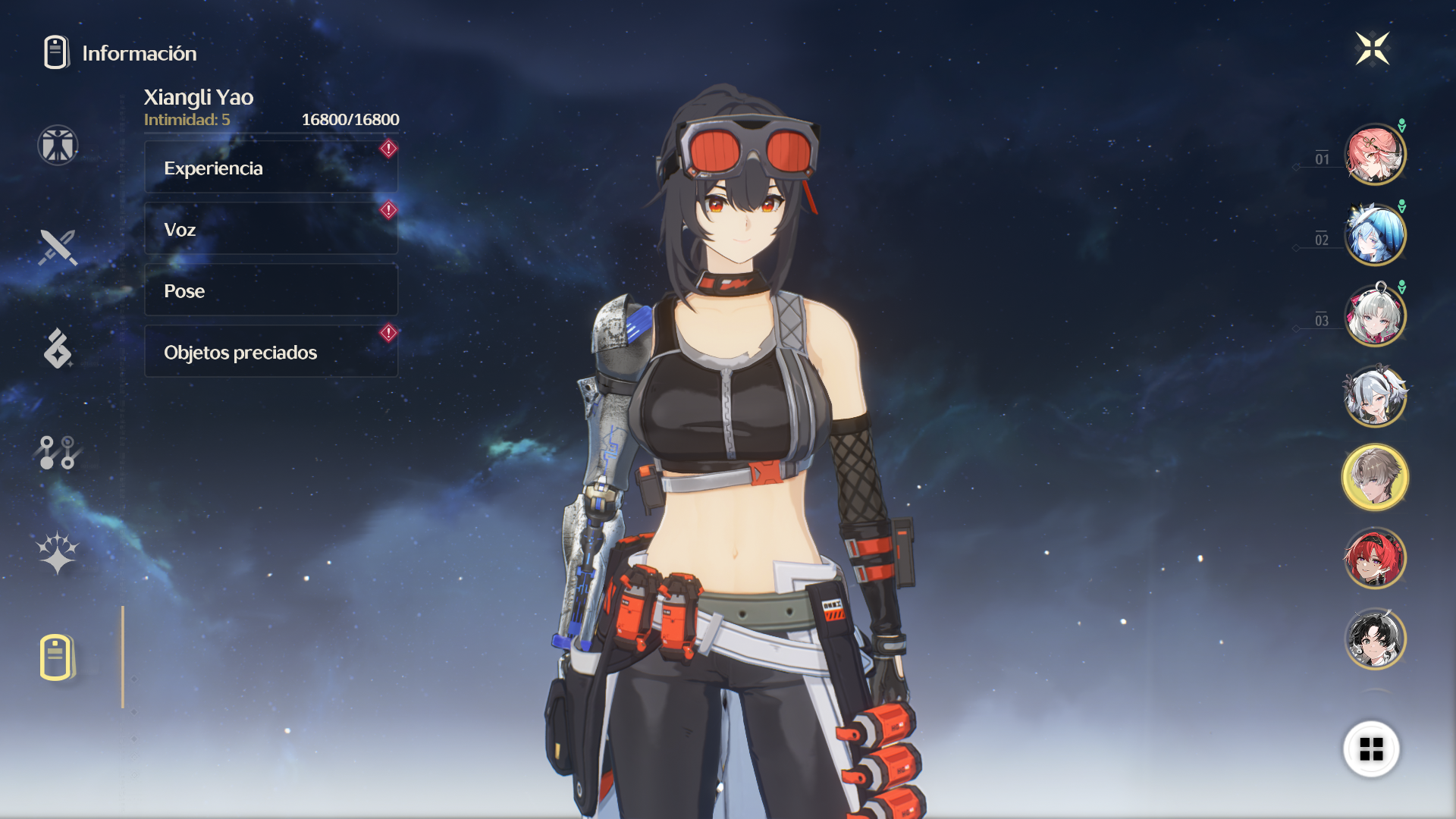
Task: Select the red-haired character portrait
Action: click(x=1375, y=558)
